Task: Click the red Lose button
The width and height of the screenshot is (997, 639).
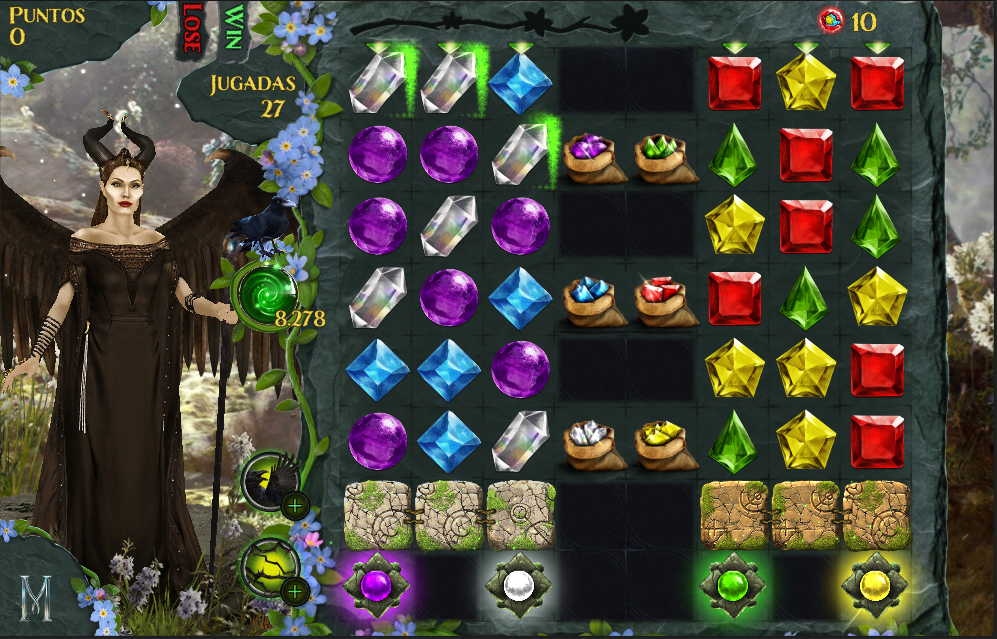Action: pyautogui.click(x=191, y=27)
